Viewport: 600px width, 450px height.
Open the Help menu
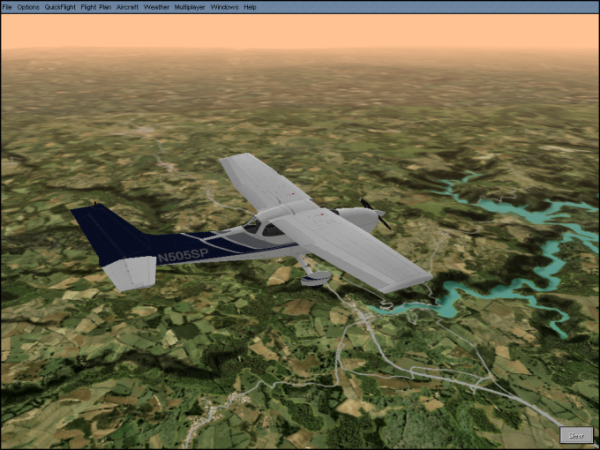click(250, 6)
